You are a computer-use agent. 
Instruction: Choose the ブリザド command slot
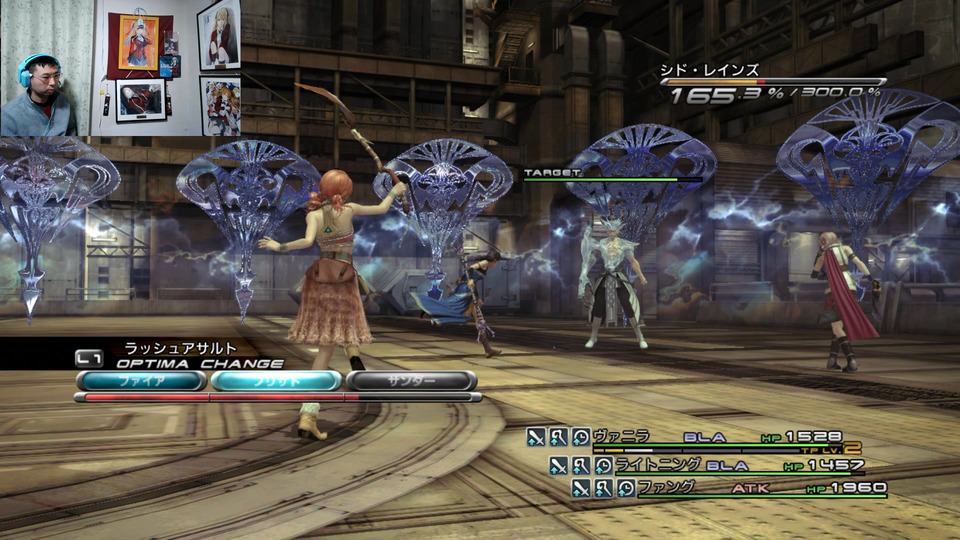coord(276,381)
